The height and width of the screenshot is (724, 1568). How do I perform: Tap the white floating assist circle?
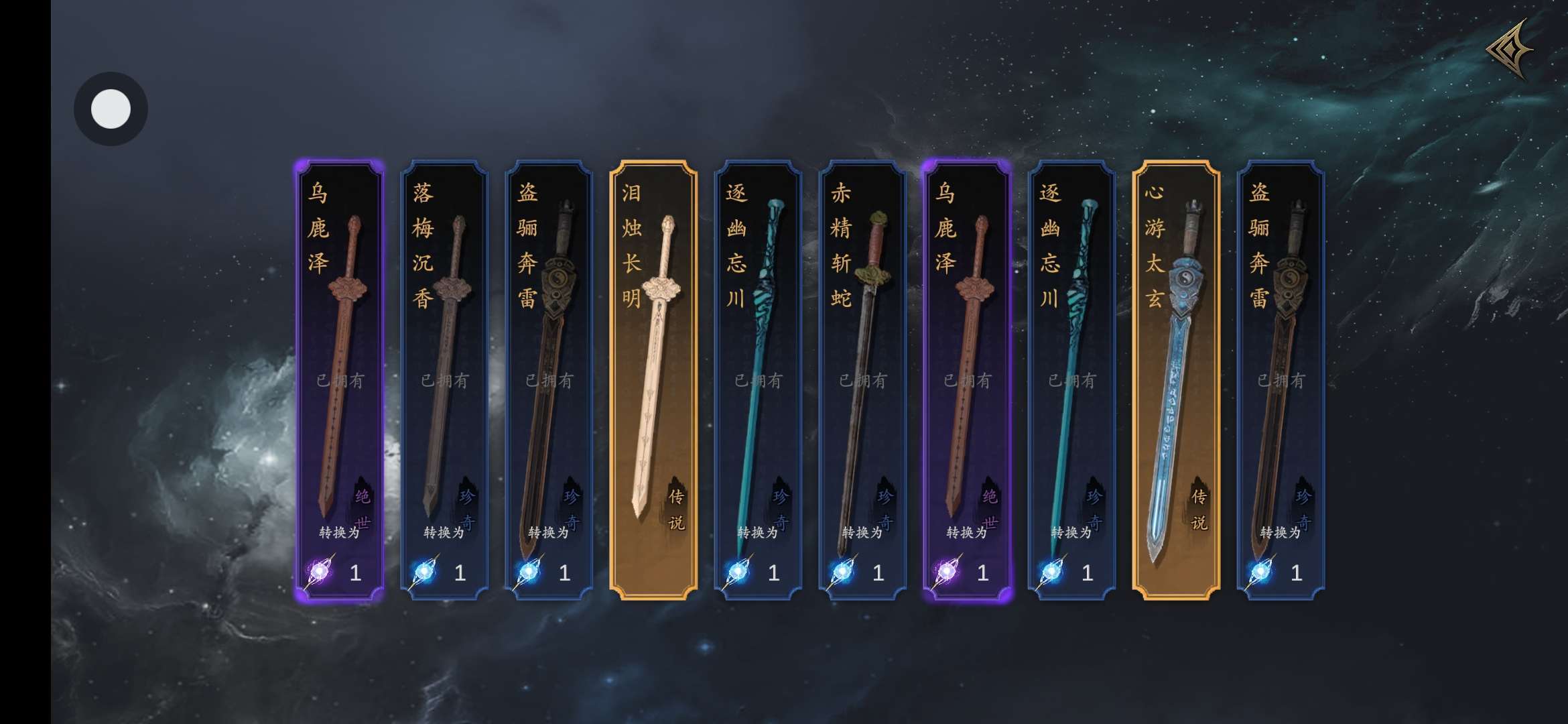coord(111,109)
